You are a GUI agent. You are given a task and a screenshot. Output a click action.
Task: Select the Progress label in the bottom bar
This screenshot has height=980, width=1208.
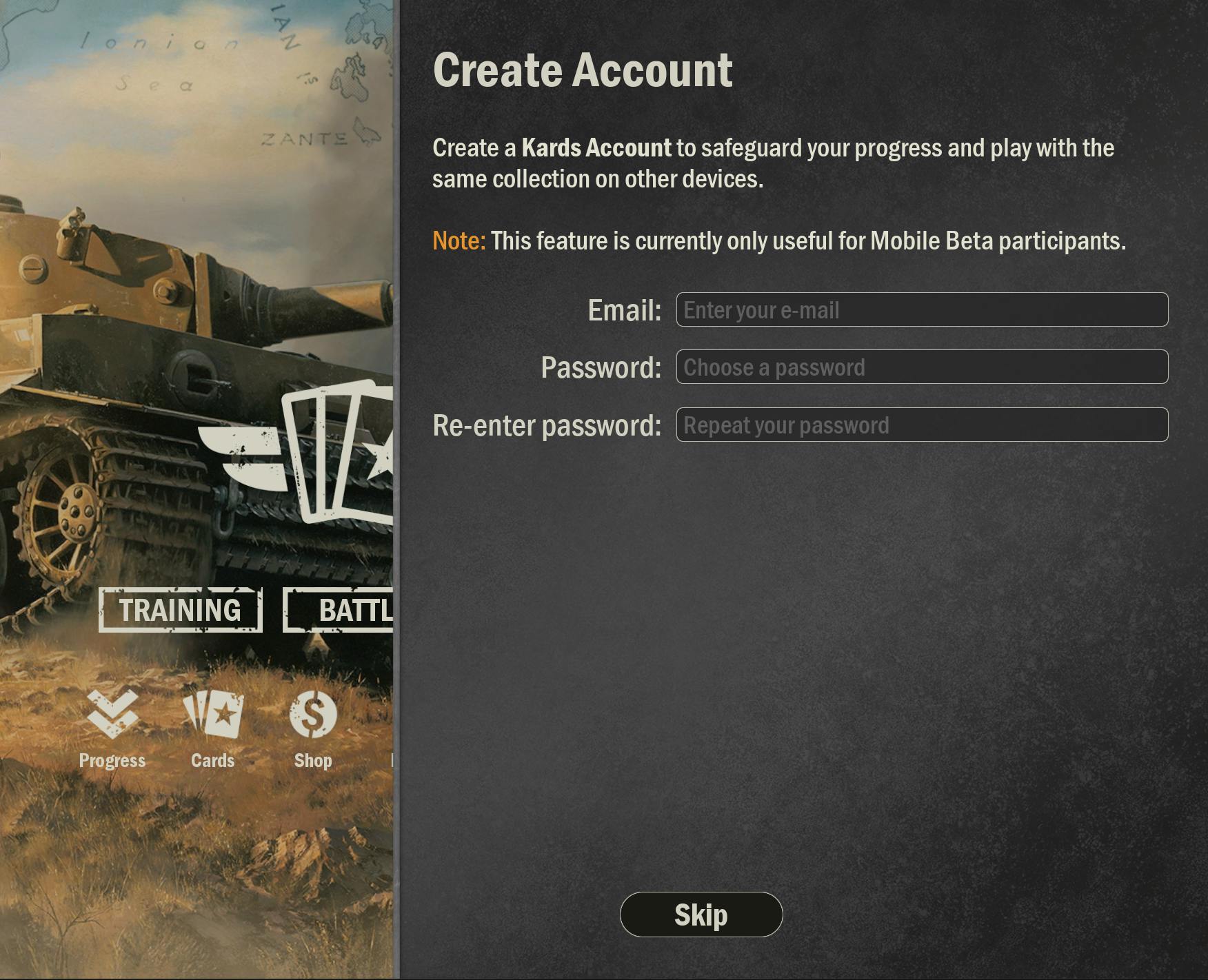click(x=112, y=761)
